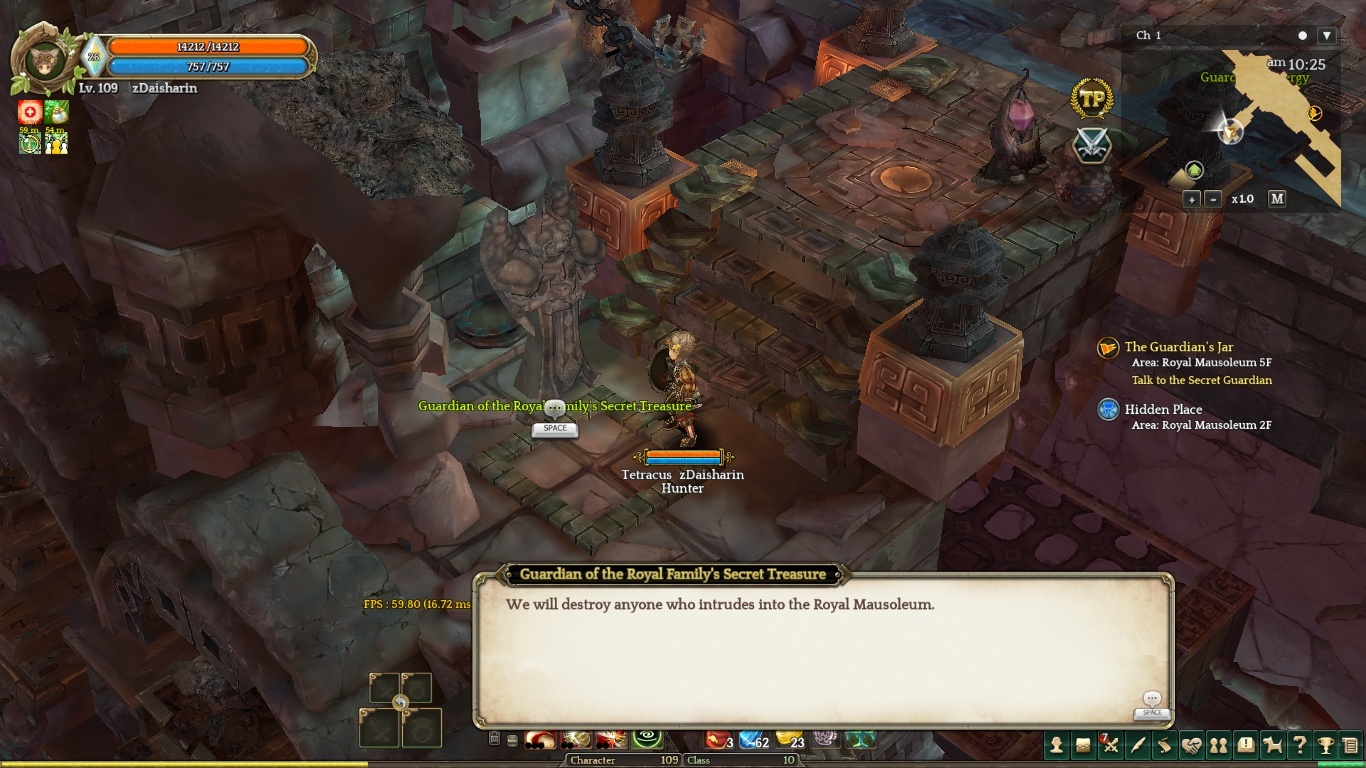Open the companion dog menu icon
Viewport: 1366px width, 768px height.
point(1272,745)
